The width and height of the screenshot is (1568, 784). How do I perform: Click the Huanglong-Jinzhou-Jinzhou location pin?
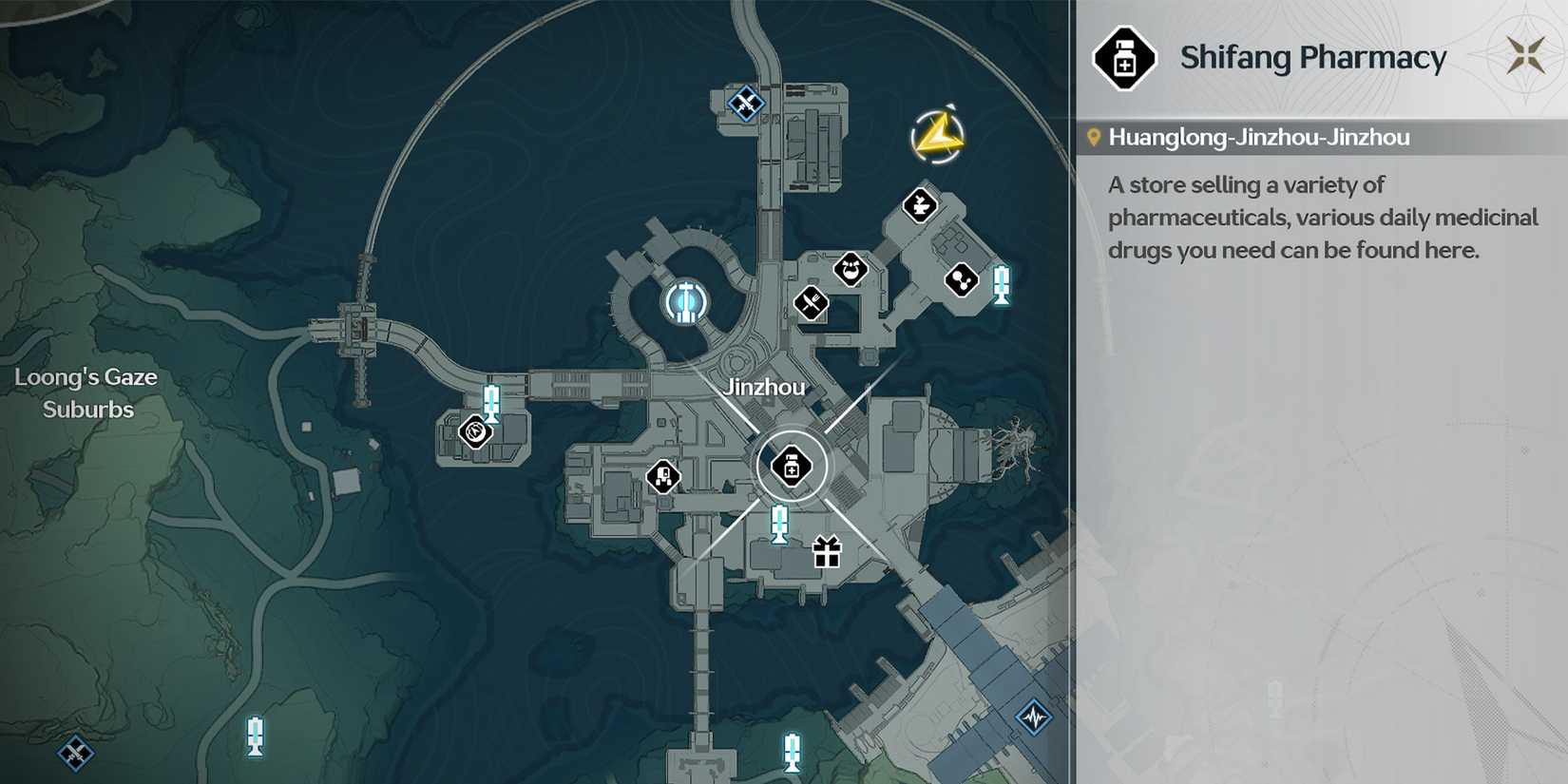1095,136
